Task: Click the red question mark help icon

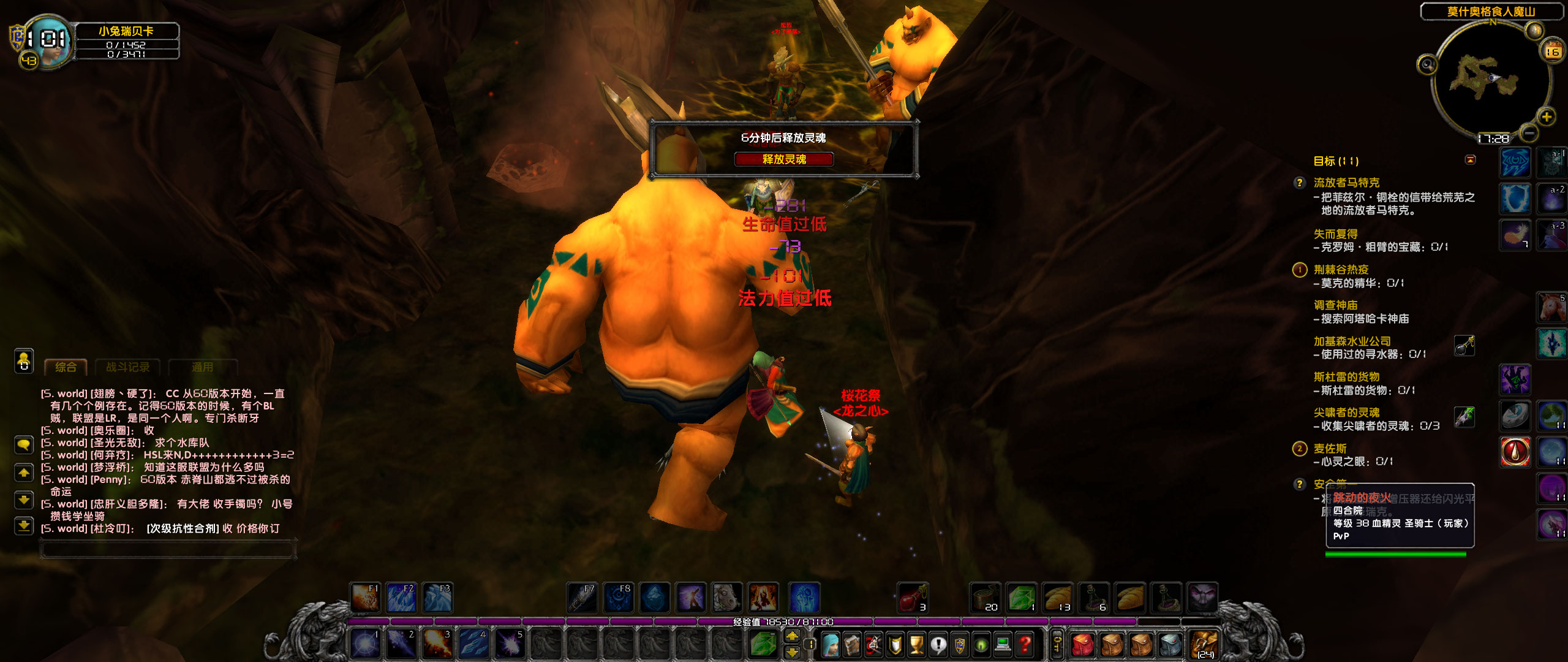Action: (1025, 645)
